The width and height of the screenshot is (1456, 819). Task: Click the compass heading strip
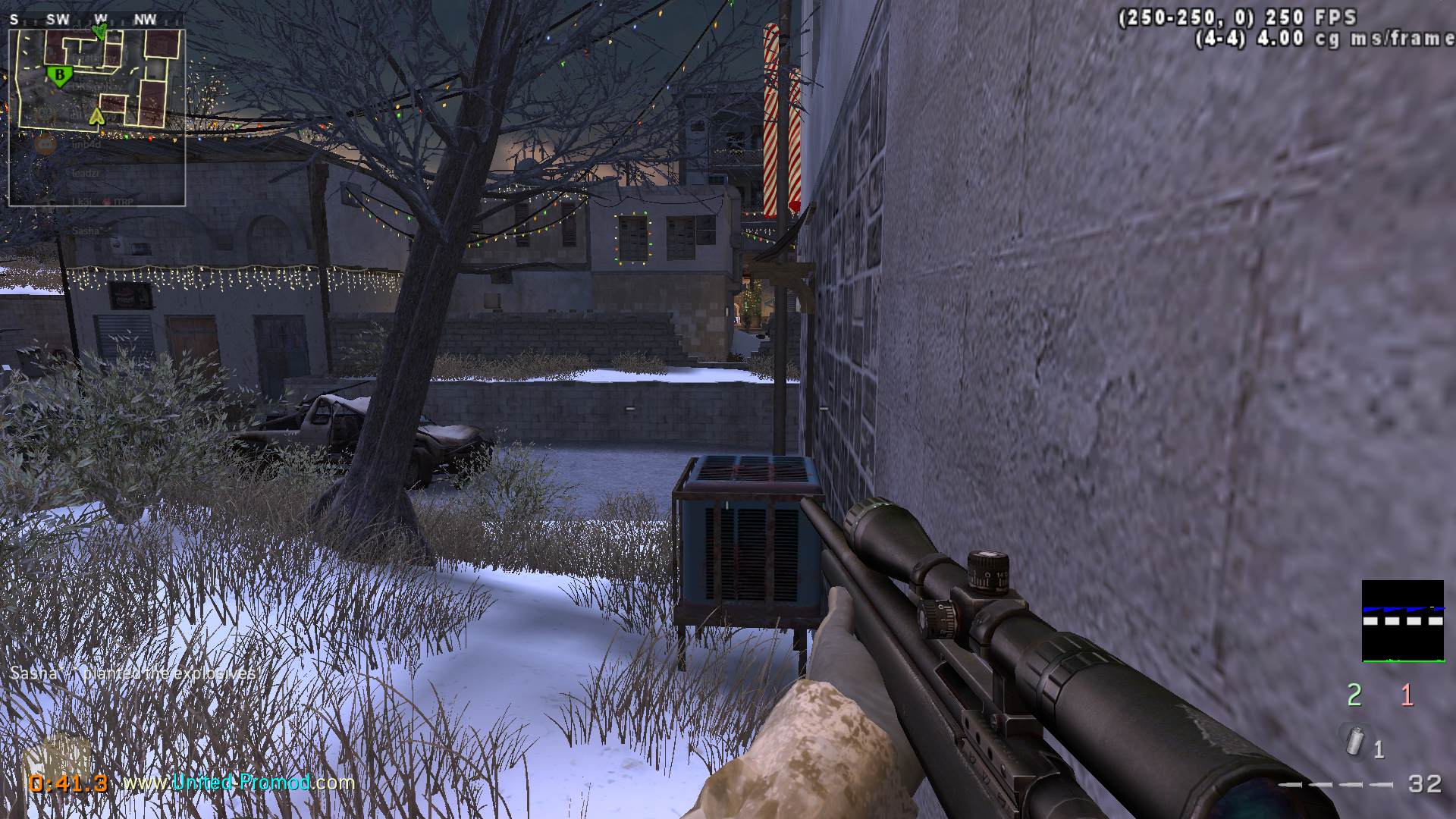(x=83, y=20)
